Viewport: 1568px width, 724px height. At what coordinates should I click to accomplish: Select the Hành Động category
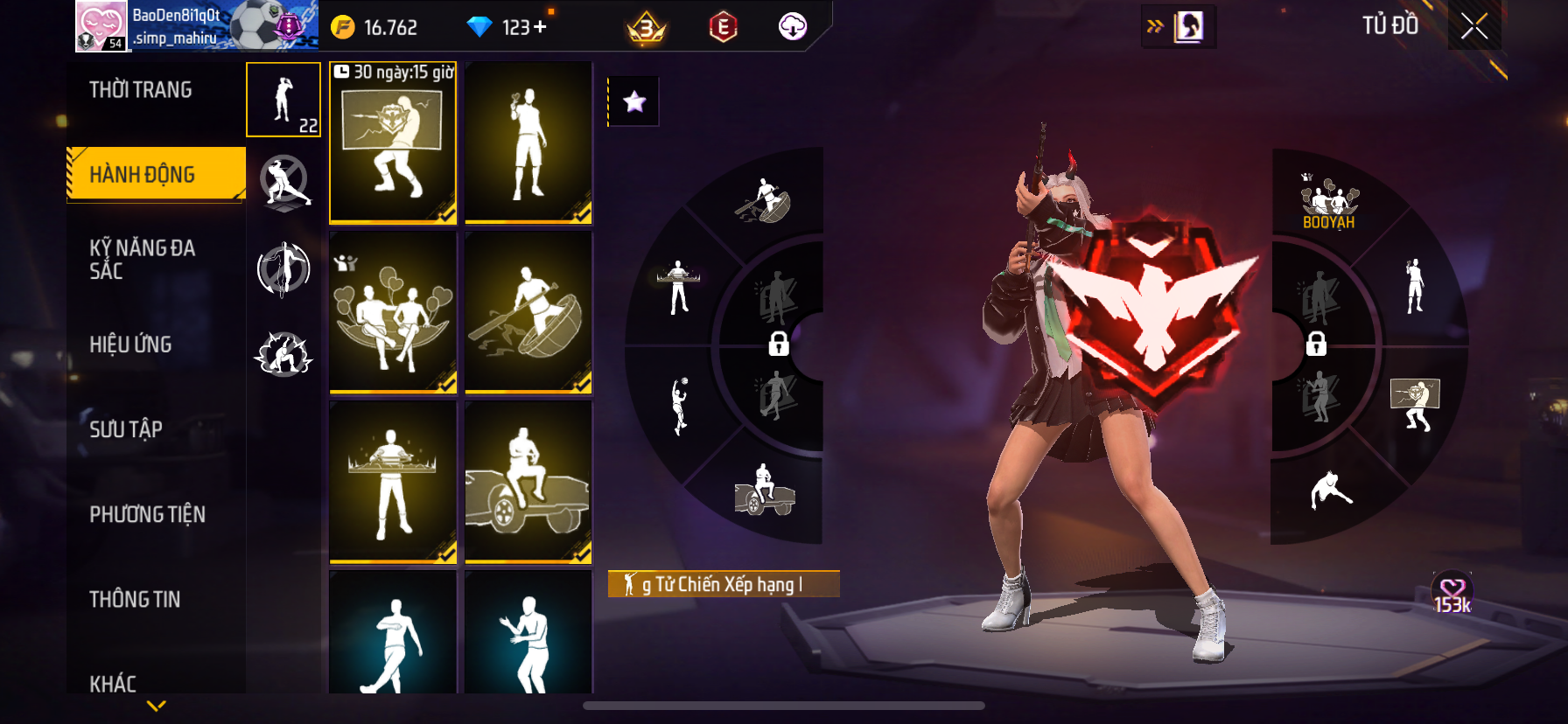pos(143,174)
